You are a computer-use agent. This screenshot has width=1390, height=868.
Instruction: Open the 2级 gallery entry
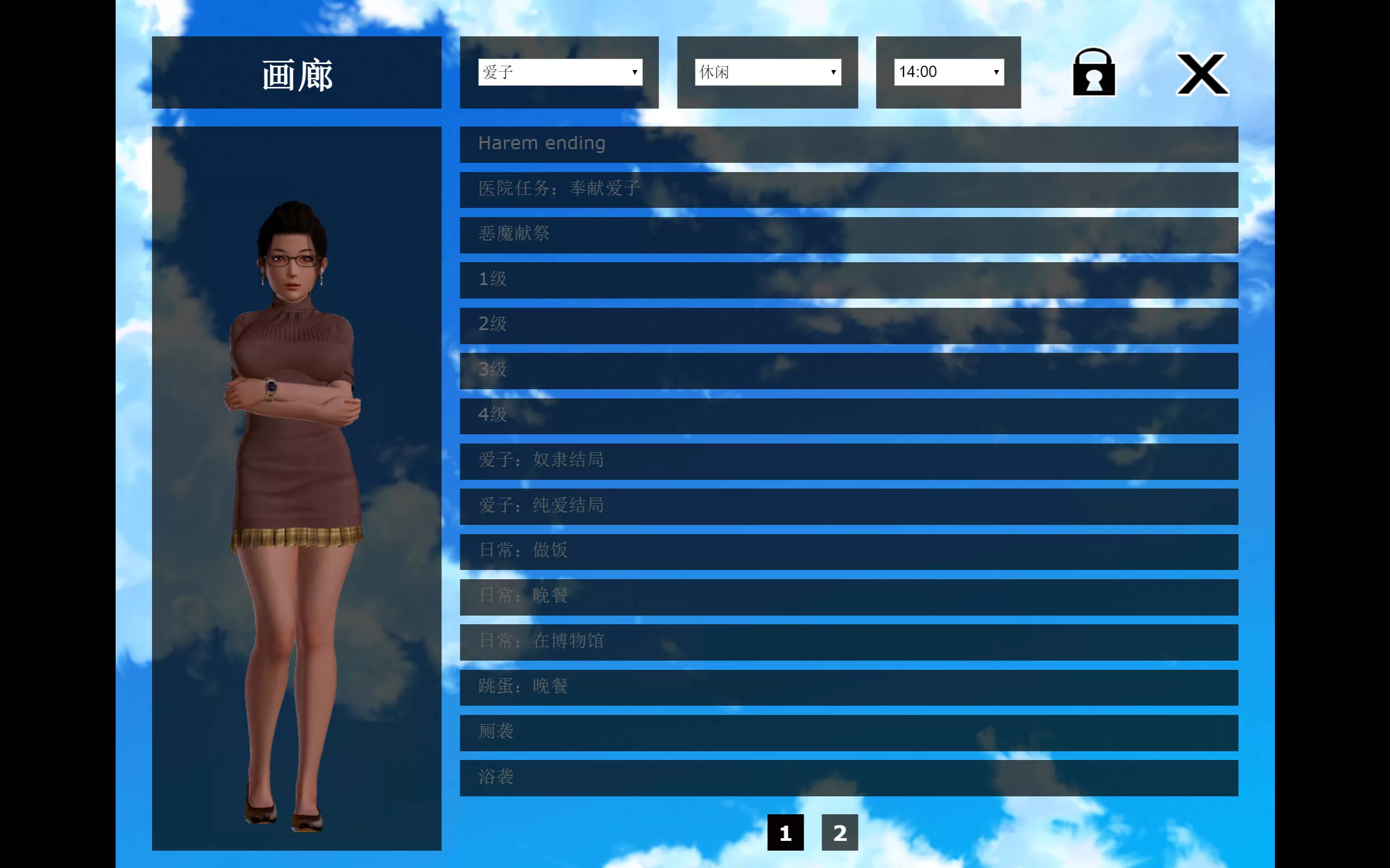[849, 326]
